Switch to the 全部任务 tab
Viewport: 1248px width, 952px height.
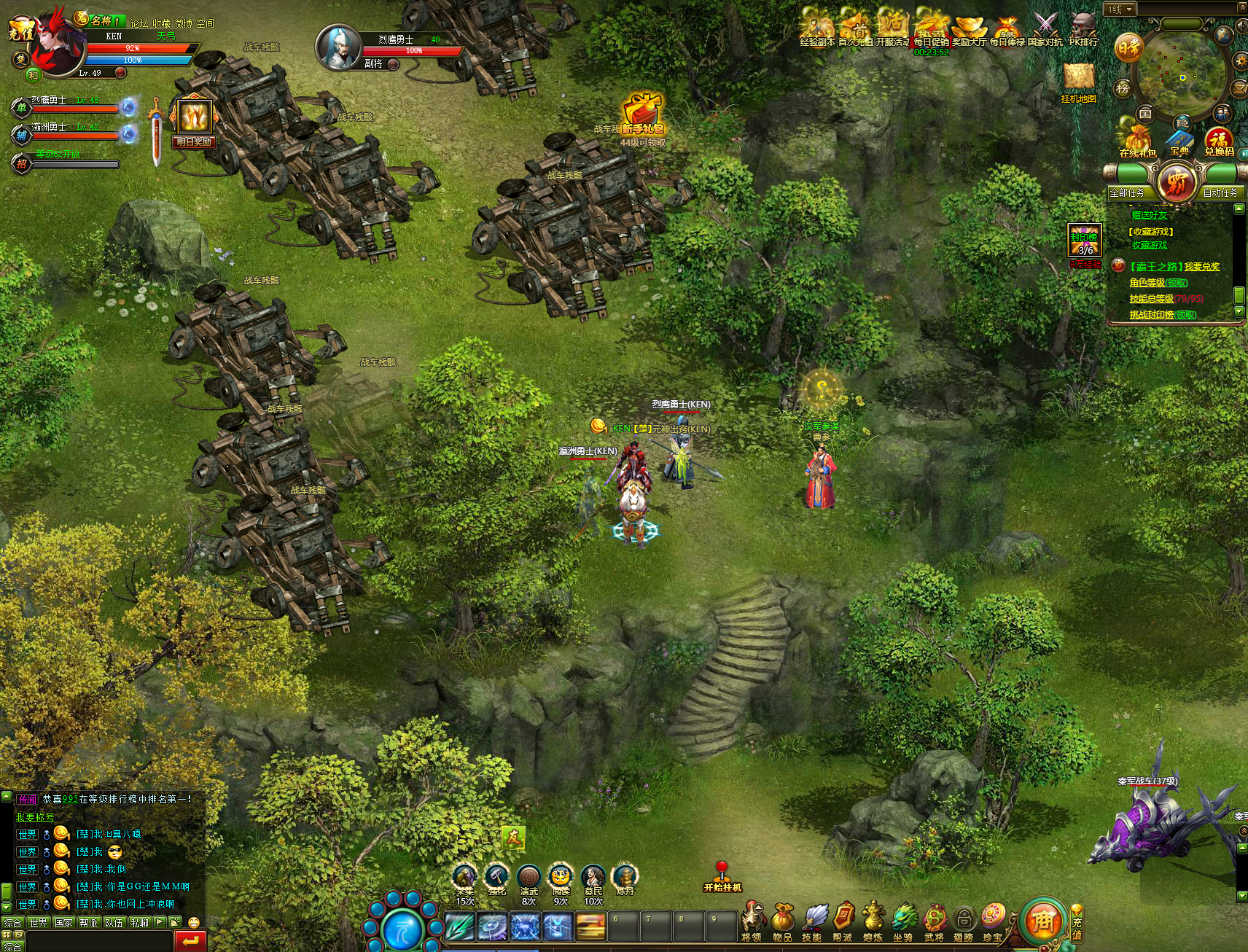(x=1127, y=192)
